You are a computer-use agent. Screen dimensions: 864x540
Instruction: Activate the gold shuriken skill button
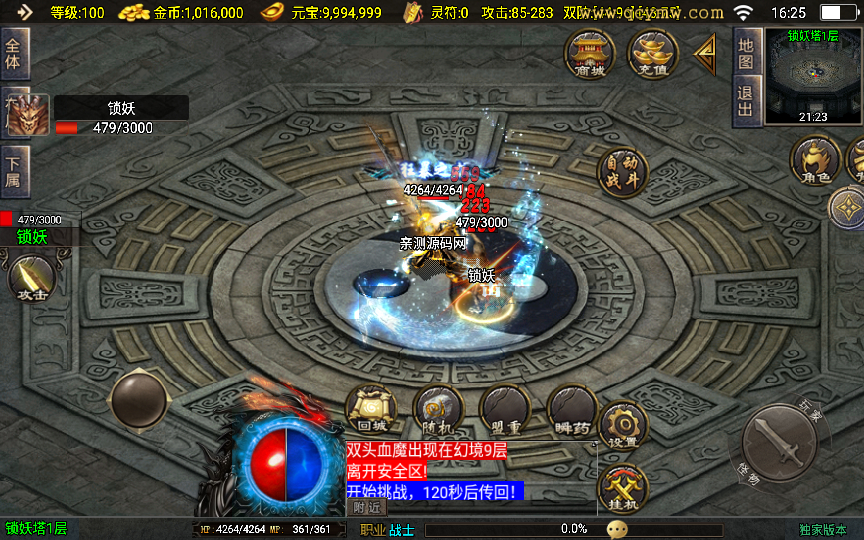coord(848,207)
